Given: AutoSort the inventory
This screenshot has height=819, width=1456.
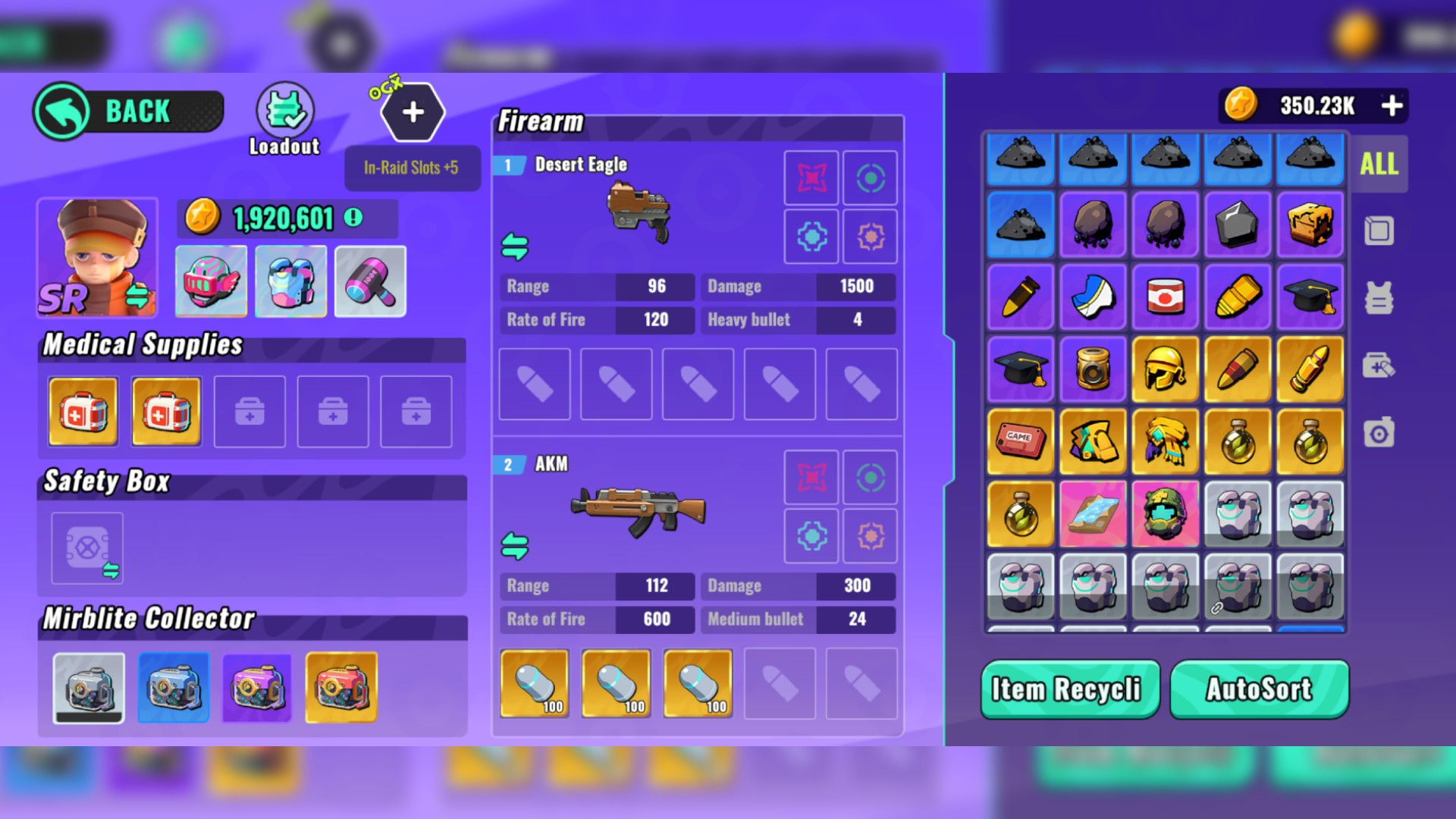Looking at the screenshot, I should 1259,689.
